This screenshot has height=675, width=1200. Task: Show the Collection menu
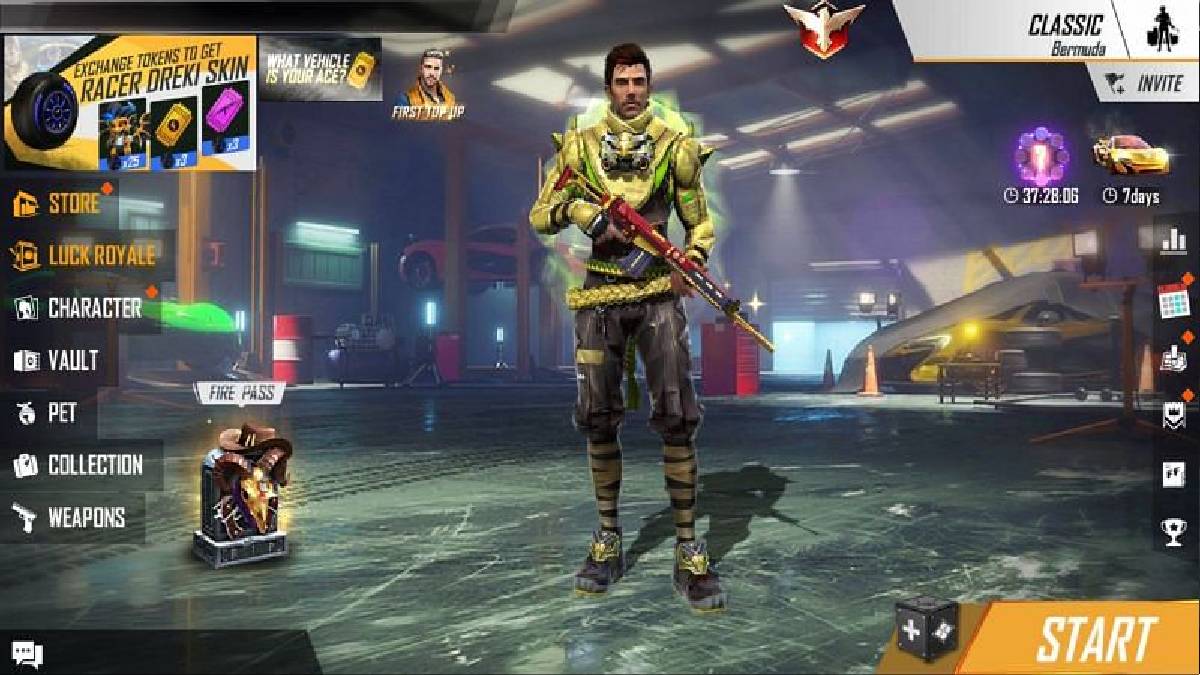coord(80,465)
